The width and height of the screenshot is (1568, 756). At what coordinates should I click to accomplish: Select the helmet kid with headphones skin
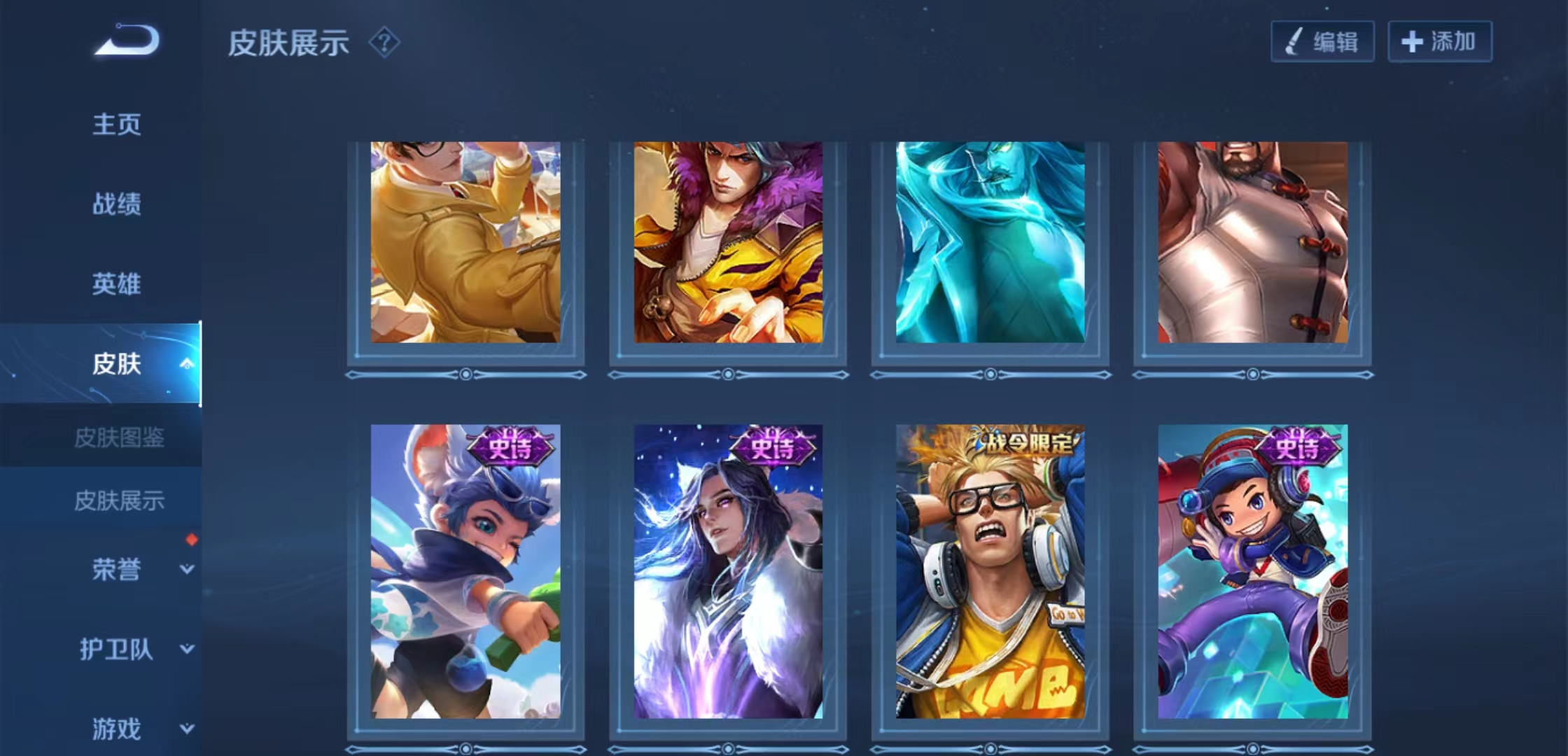click(1253, 571)
